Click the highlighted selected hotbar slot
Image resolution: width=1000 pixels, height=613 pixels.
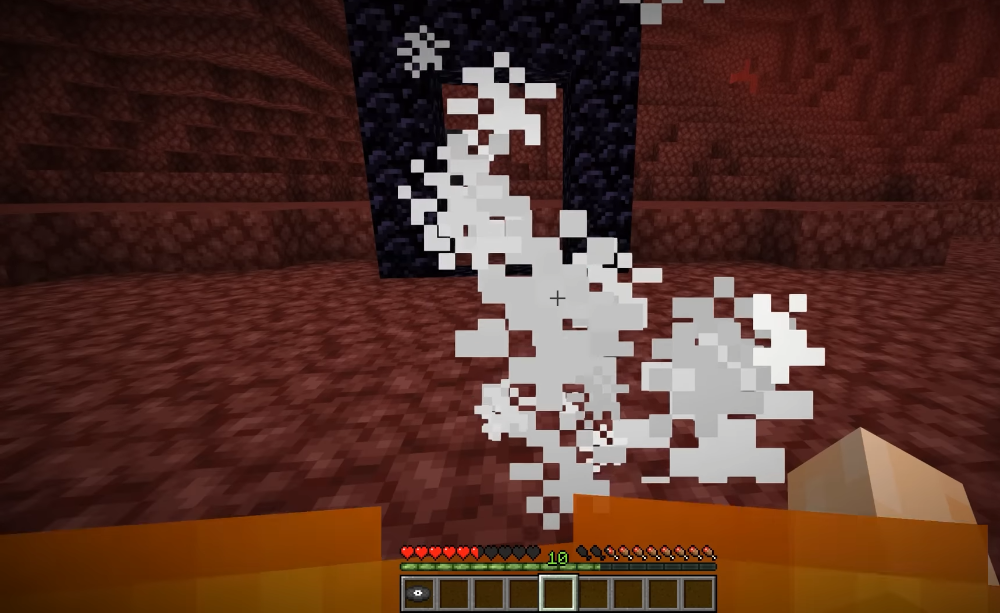coord(558,593)
